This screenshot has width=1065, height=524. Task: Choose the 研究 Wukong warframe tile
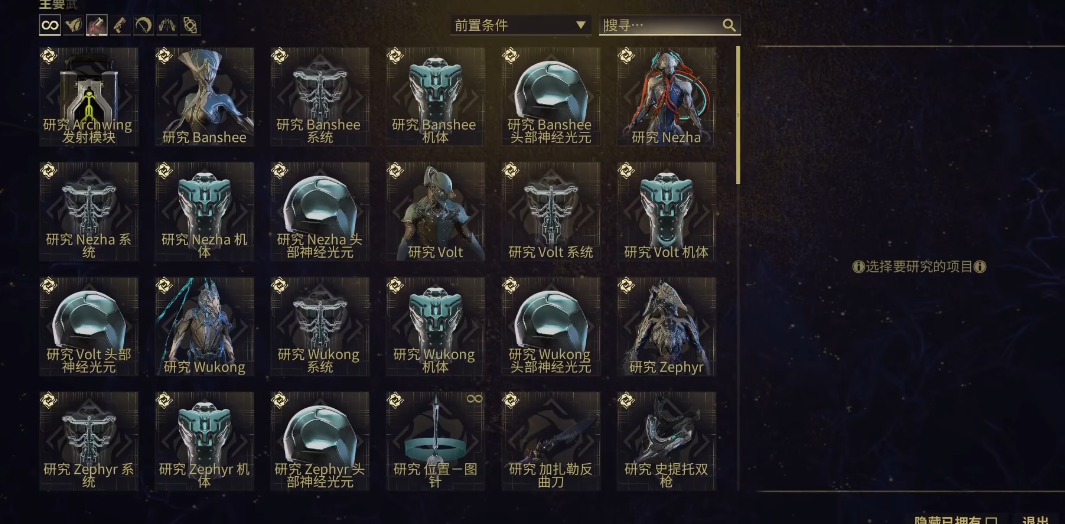click(204, 327)
